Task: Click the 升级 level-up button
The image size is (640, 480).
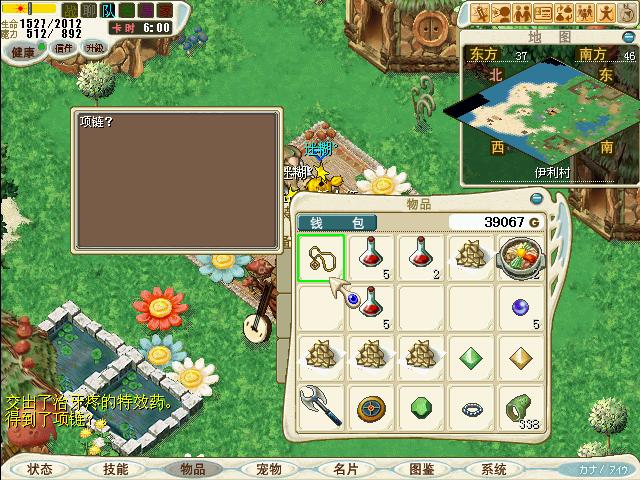Action: 94,47
